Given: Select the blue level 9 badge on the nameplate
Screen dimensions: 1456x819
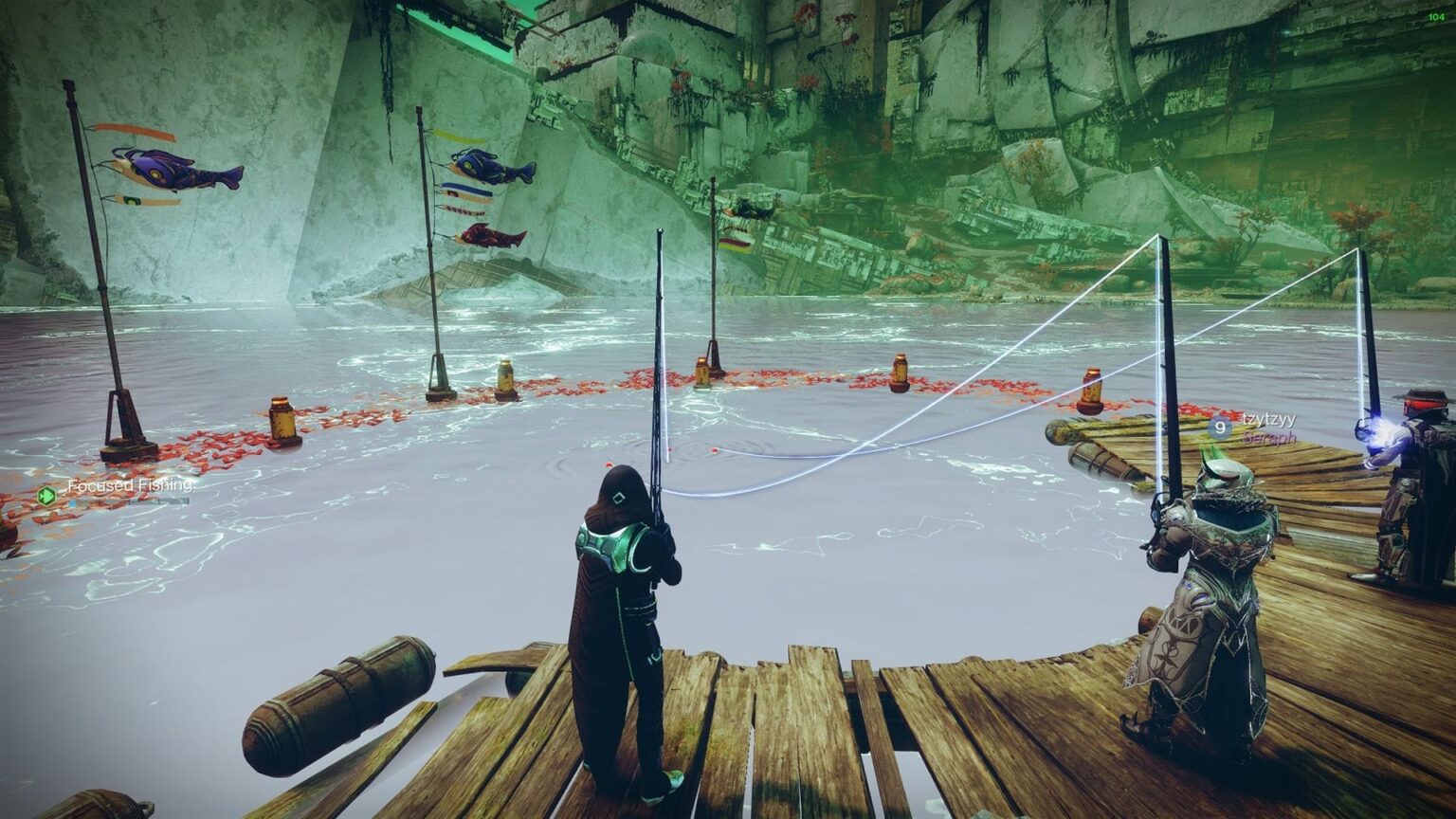Looking at the screenshot, I should tap(1220, 428).
